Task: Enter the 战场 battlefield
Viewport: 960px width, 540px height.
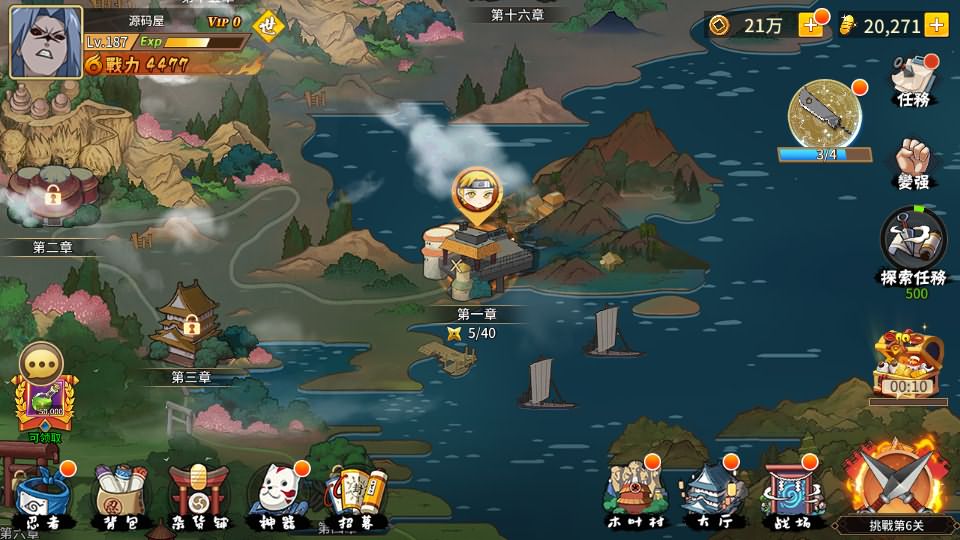Action: (x=789, y=492)
